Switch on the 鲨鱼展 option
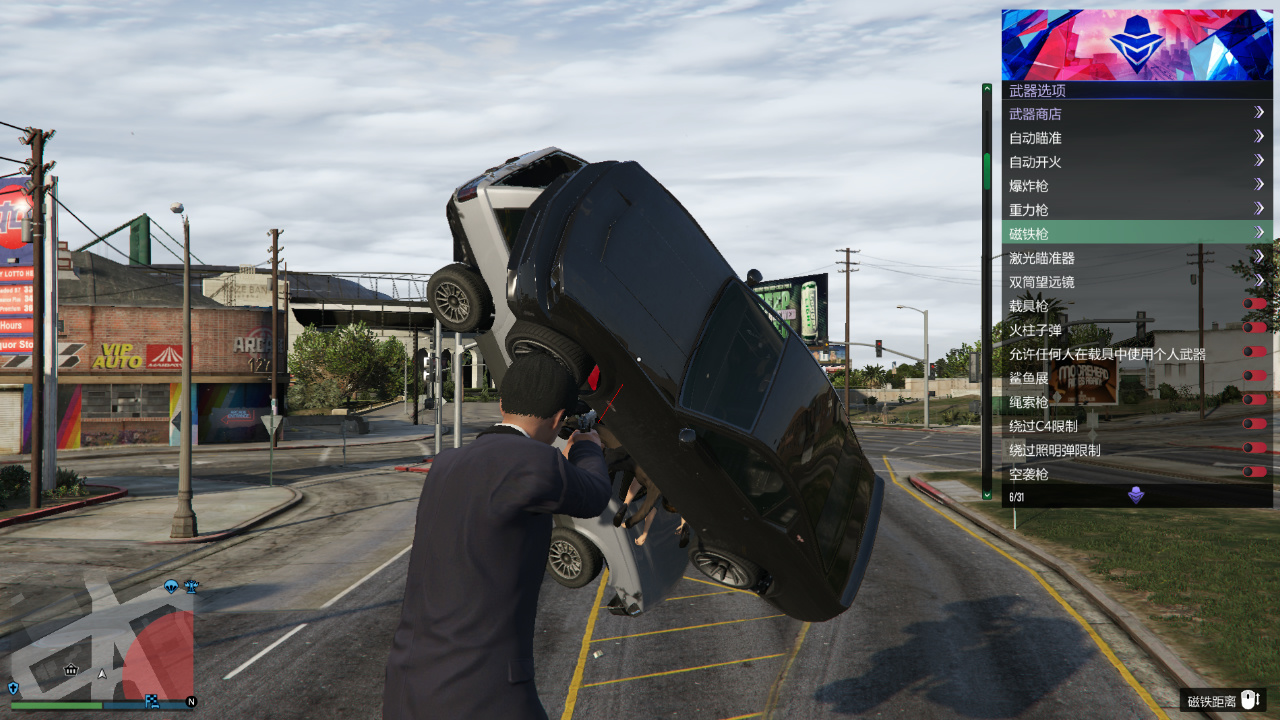This screenshot has width=1280, height=720. click(x=1254, y=376)
